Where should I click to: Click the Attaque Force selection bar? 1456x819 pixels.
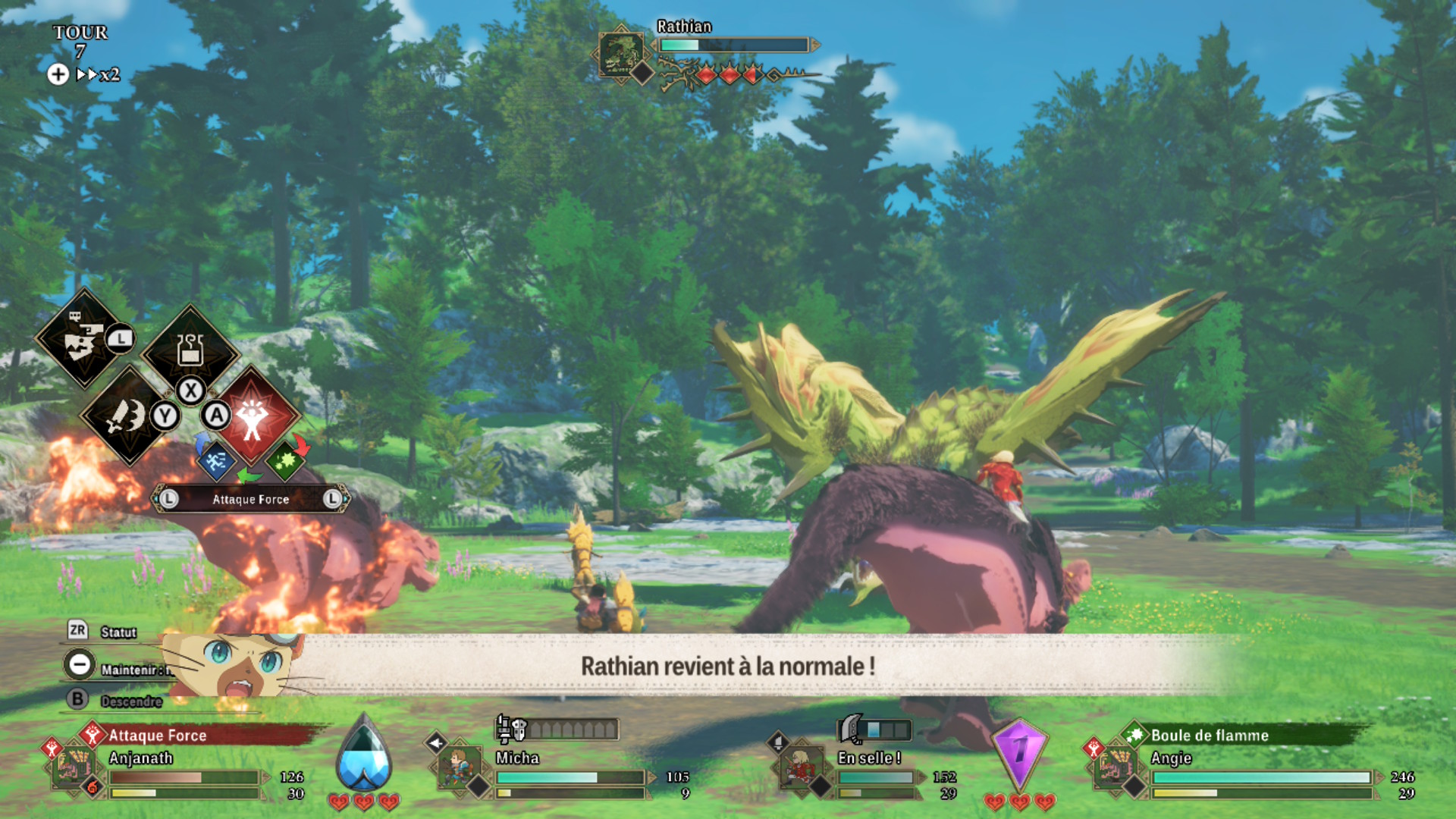pos(250,499)
